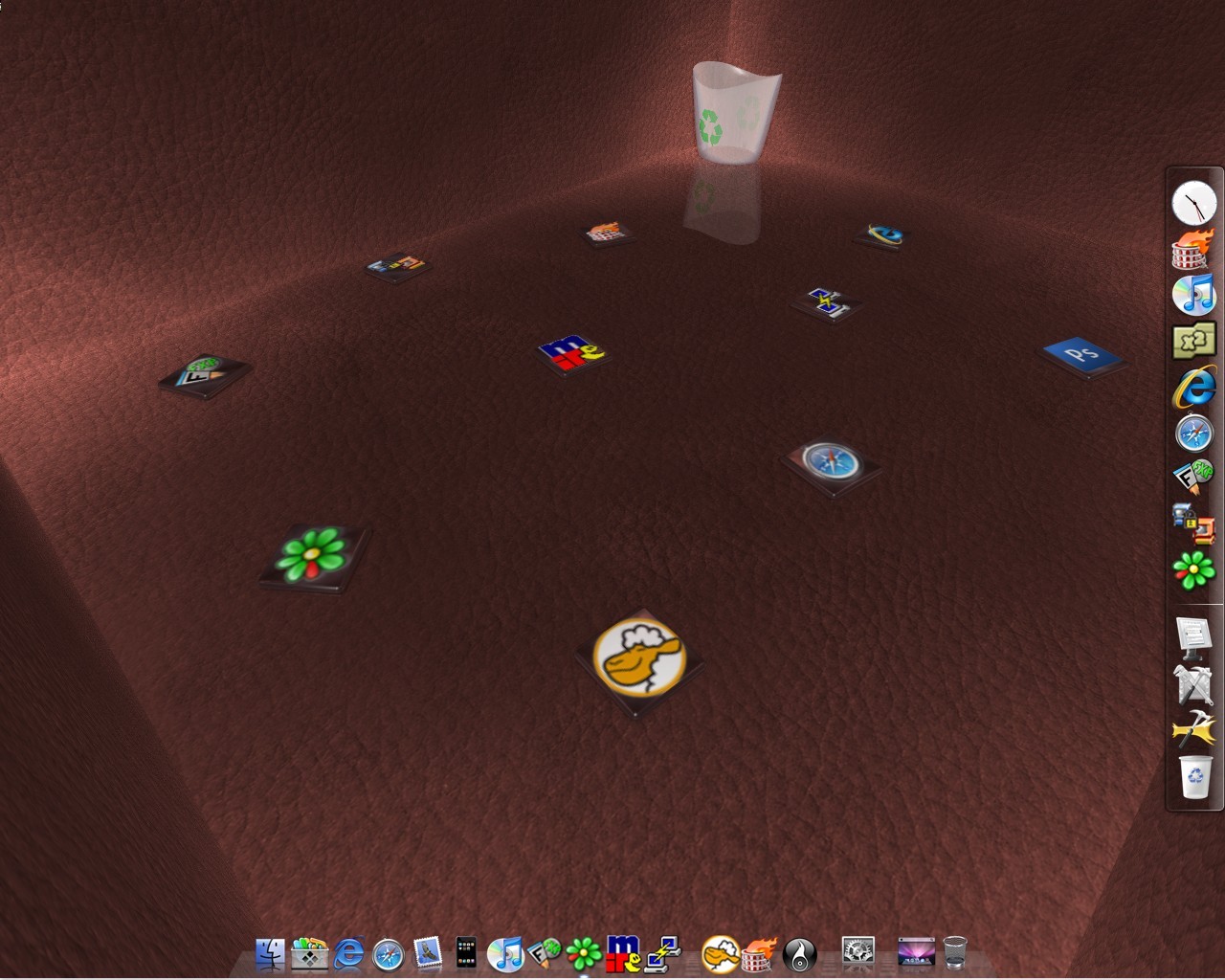This screenshot has height=980, width=1225.
Task: Launch the Mail stamp icon
Action: coord(427,953)
